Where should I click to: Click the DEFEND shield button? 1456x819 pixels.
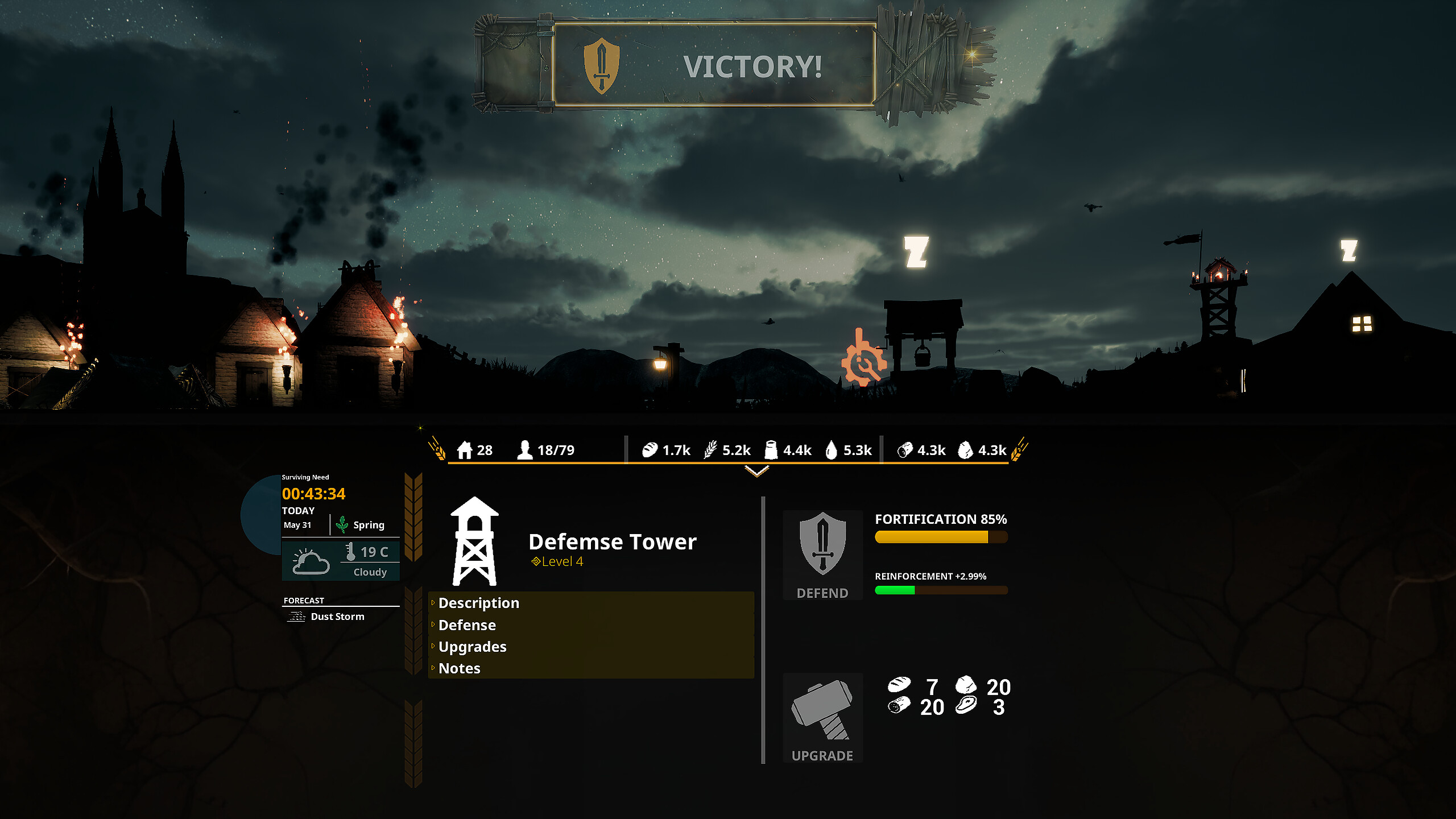[x=822, y=555]
